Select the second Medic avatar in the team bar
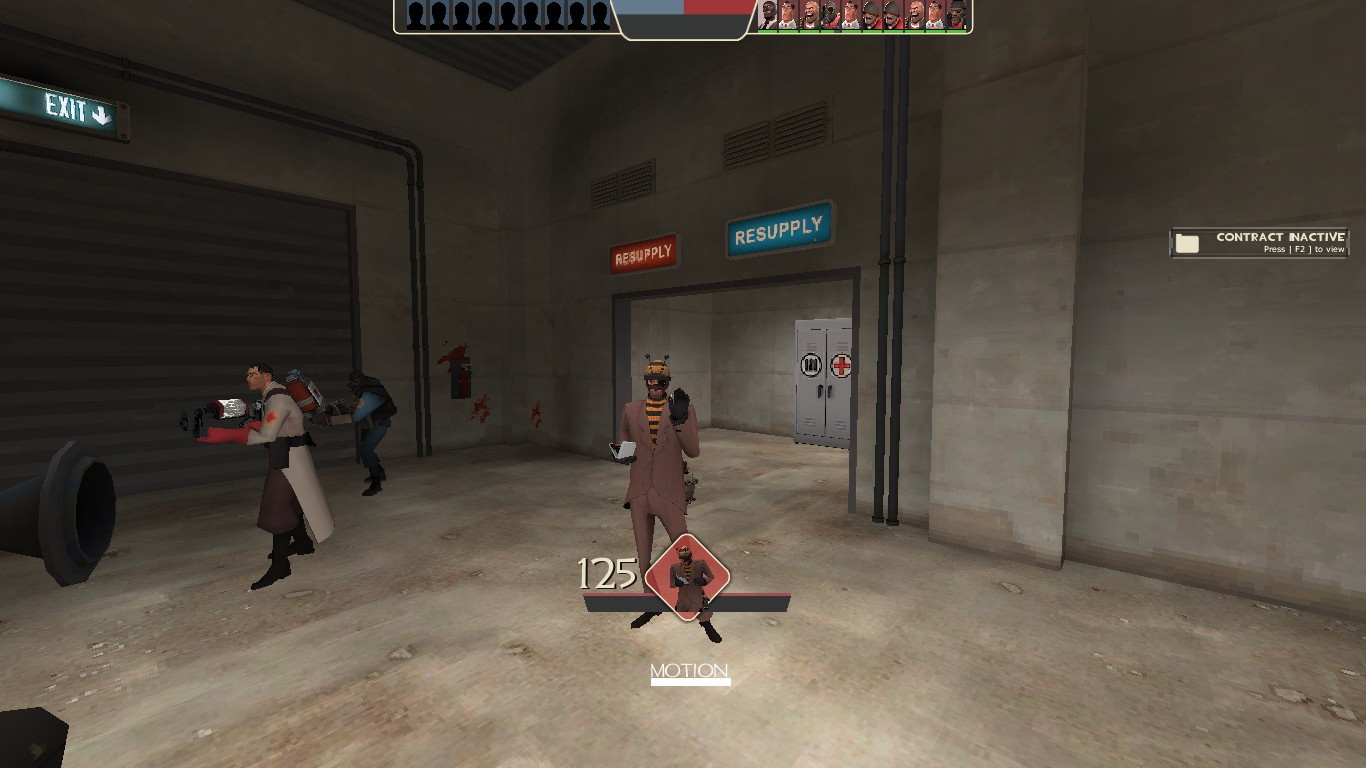1366x768 pixels. click(850, 14)
